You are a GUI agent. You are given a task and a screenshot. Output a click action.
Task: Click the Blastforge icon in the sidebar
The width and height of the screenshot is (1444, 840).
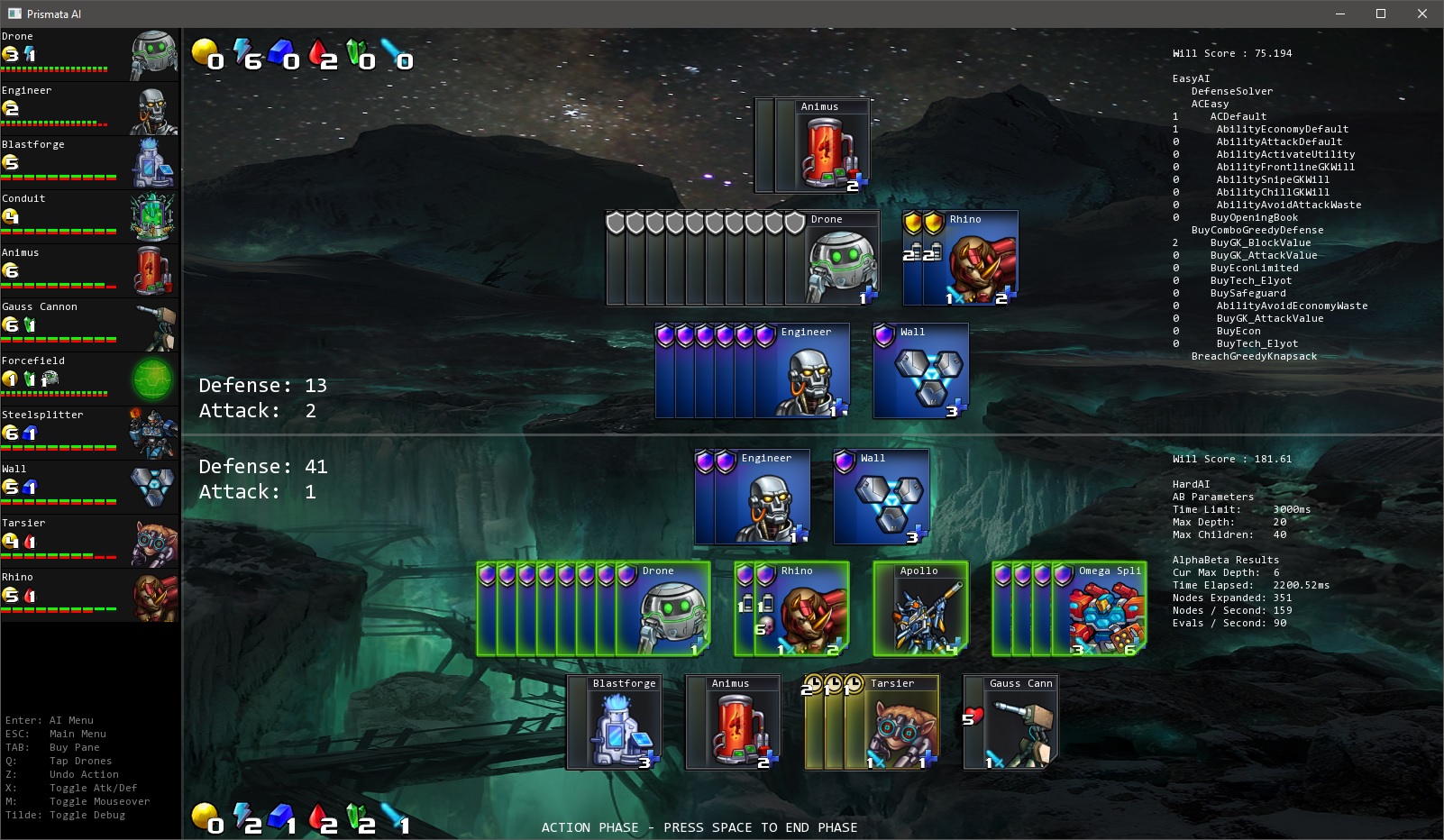[153, 162]
